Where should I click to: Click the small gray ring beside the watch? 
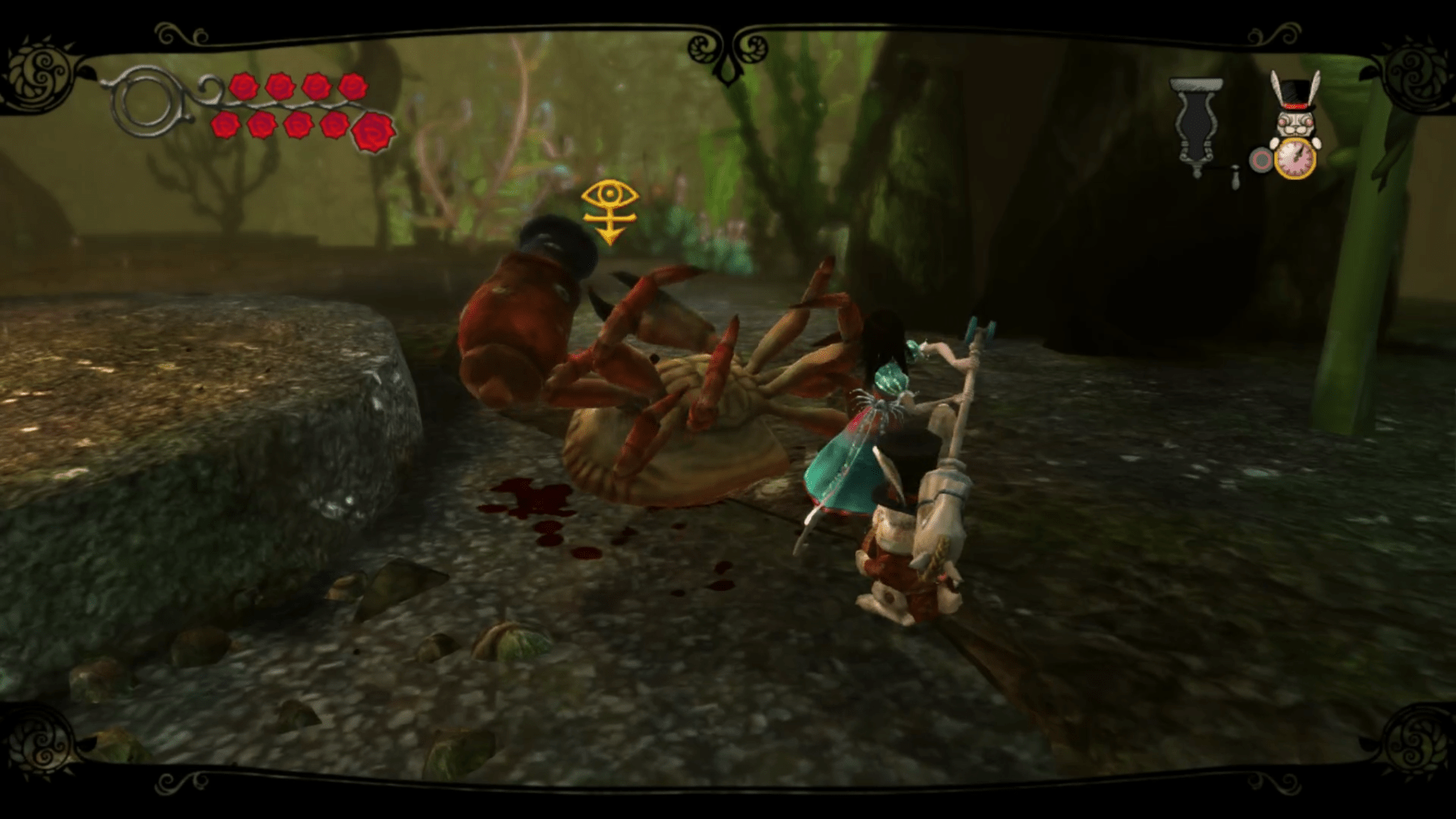click(x=1261, y=159)
